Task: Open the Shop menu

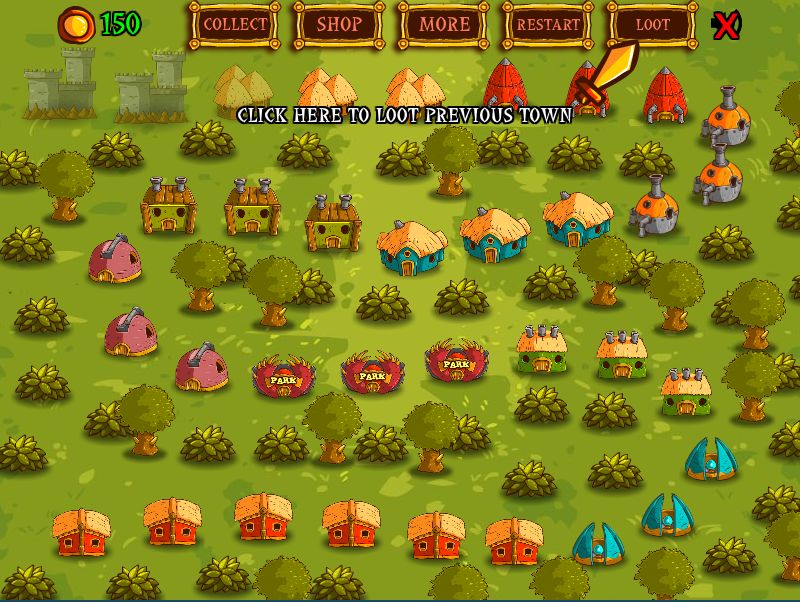Action: click(x=339, y=24)
